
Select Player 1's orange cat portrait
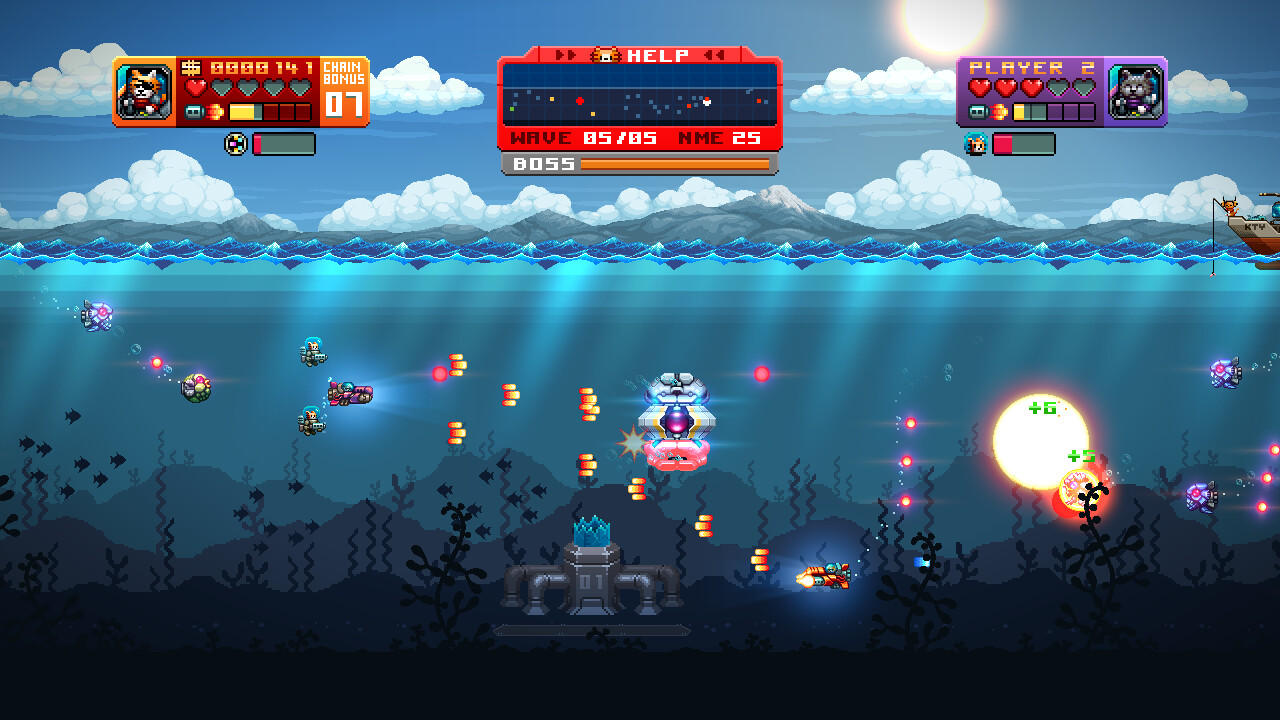pos(142,90)
